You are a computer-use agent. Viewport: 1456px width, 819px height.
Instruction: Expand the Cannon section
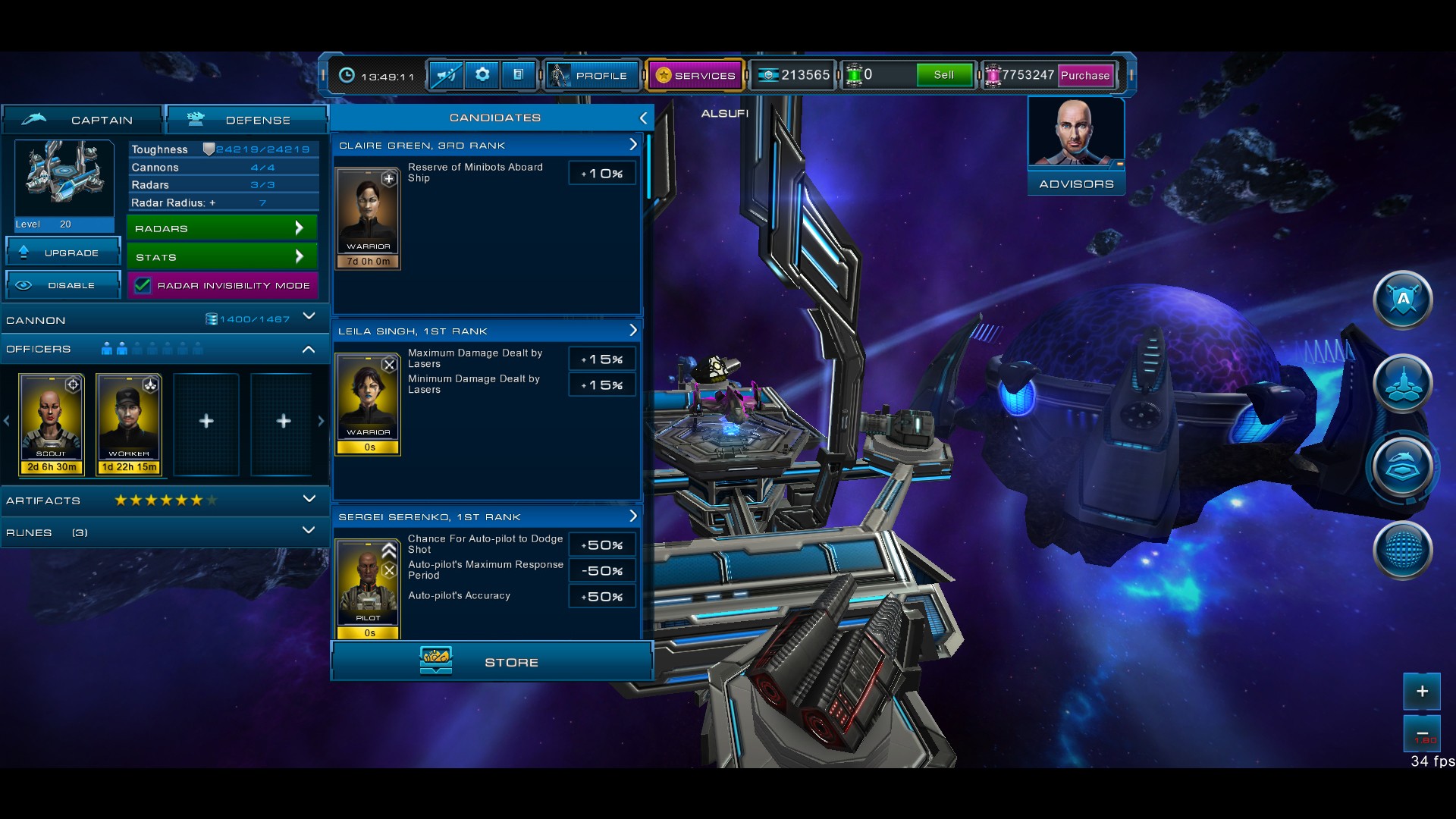(x=309, y=317)
